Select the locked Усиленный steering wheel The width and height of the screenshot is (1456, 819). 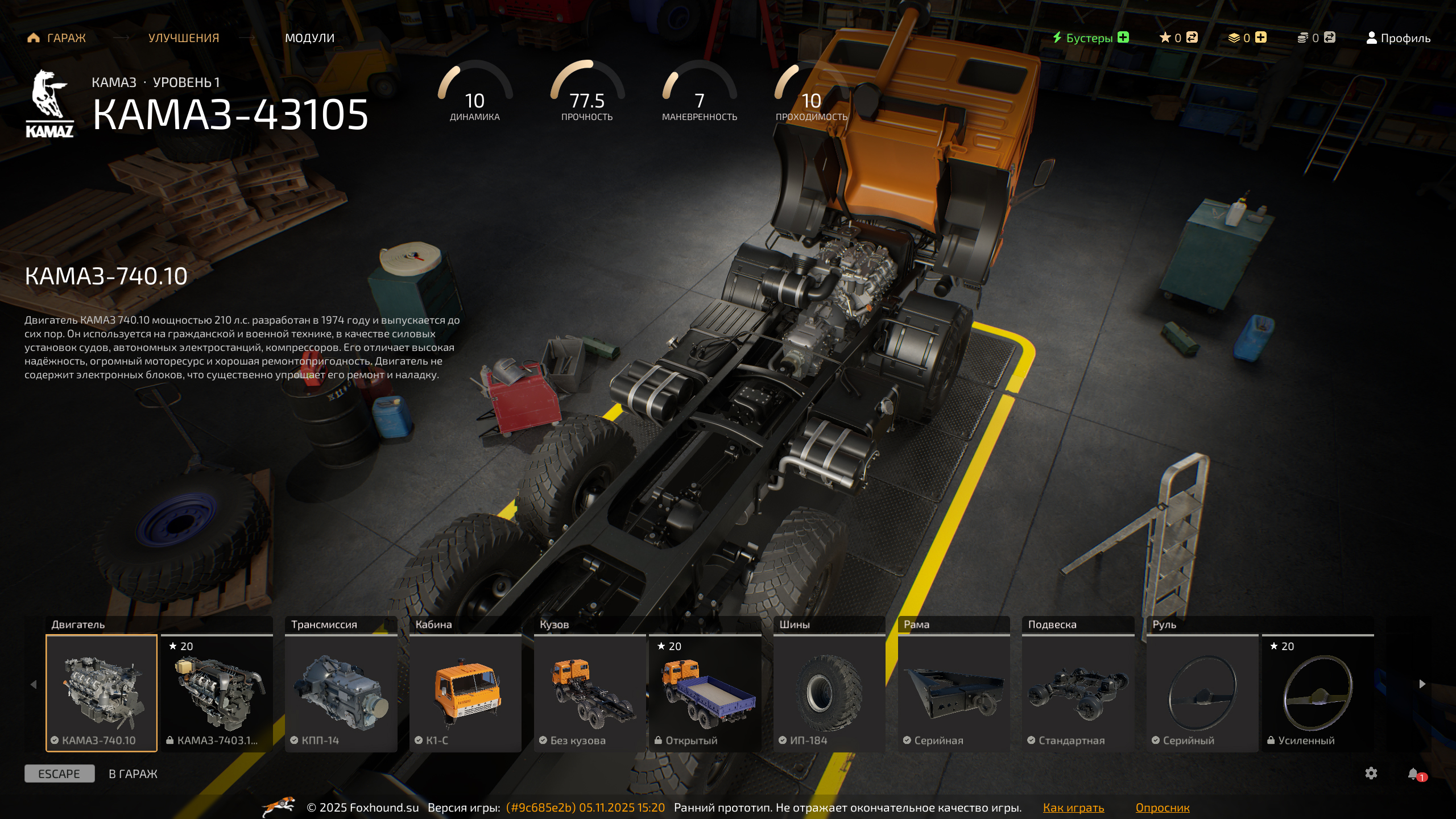1317,693
